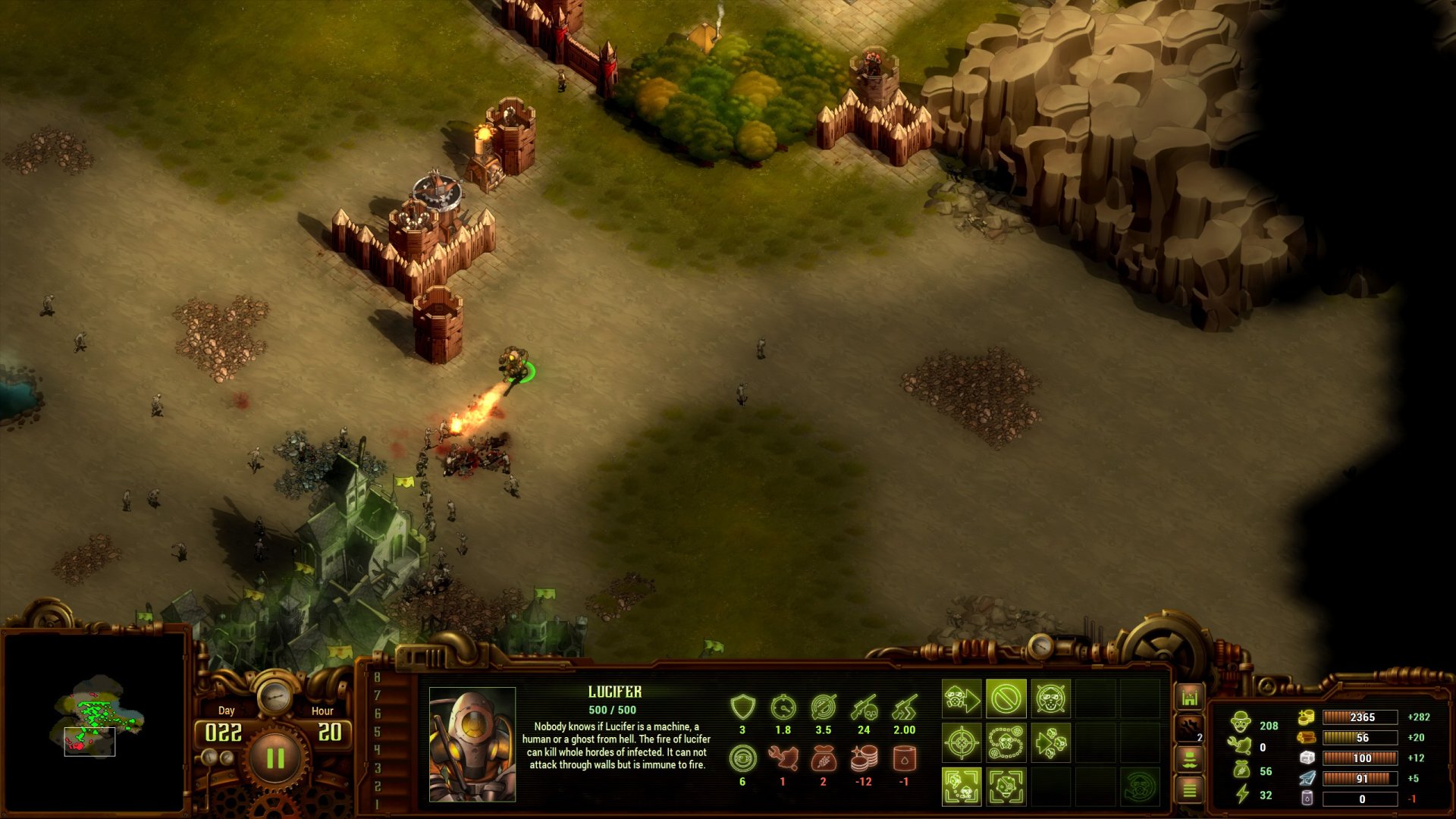Click the dimmed circular-arrow unit icon
The height and width of the screenshot is (819, 1456).
point(1139,786)
